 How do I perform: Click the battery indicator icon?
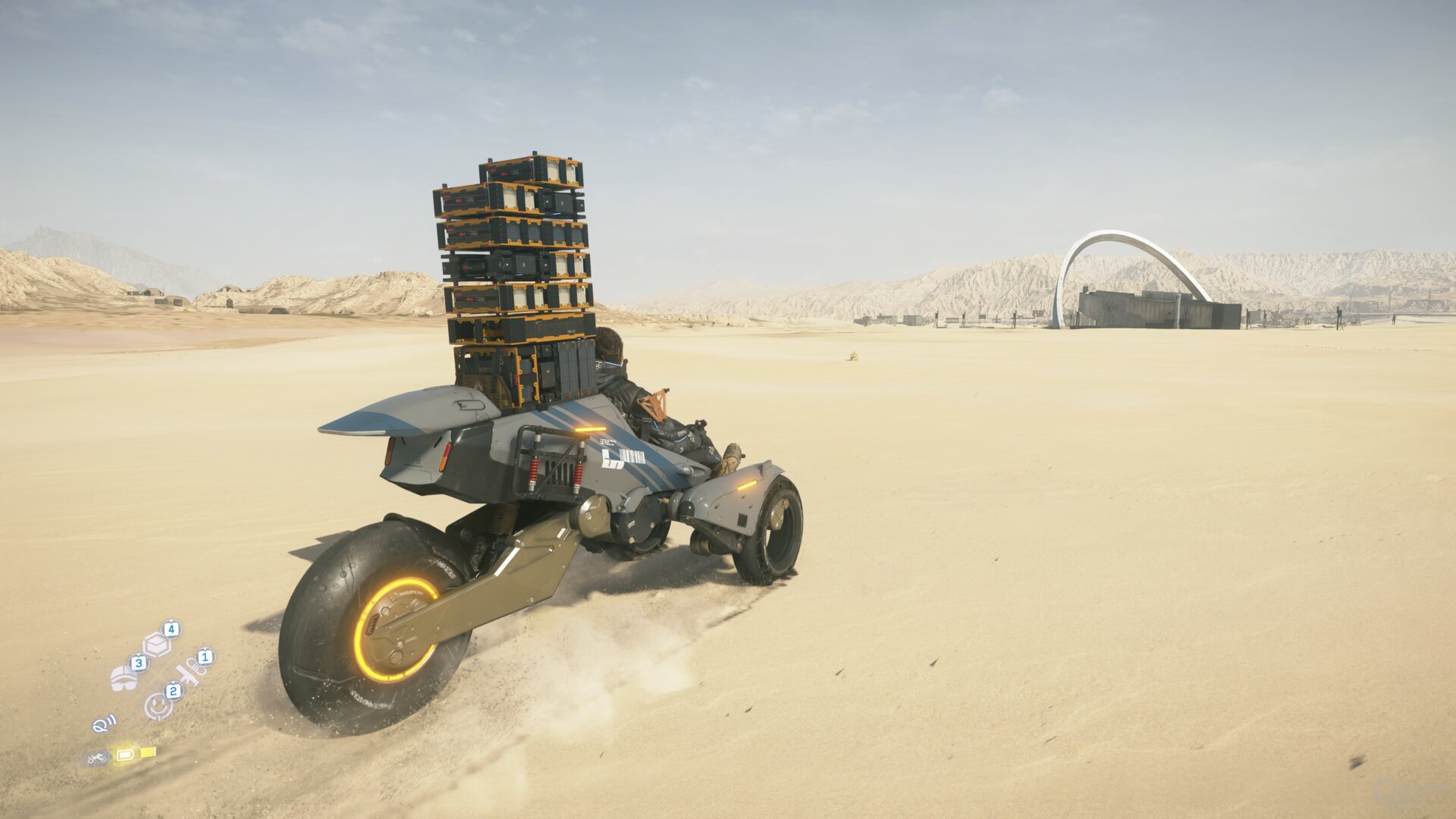pos(125,755)
